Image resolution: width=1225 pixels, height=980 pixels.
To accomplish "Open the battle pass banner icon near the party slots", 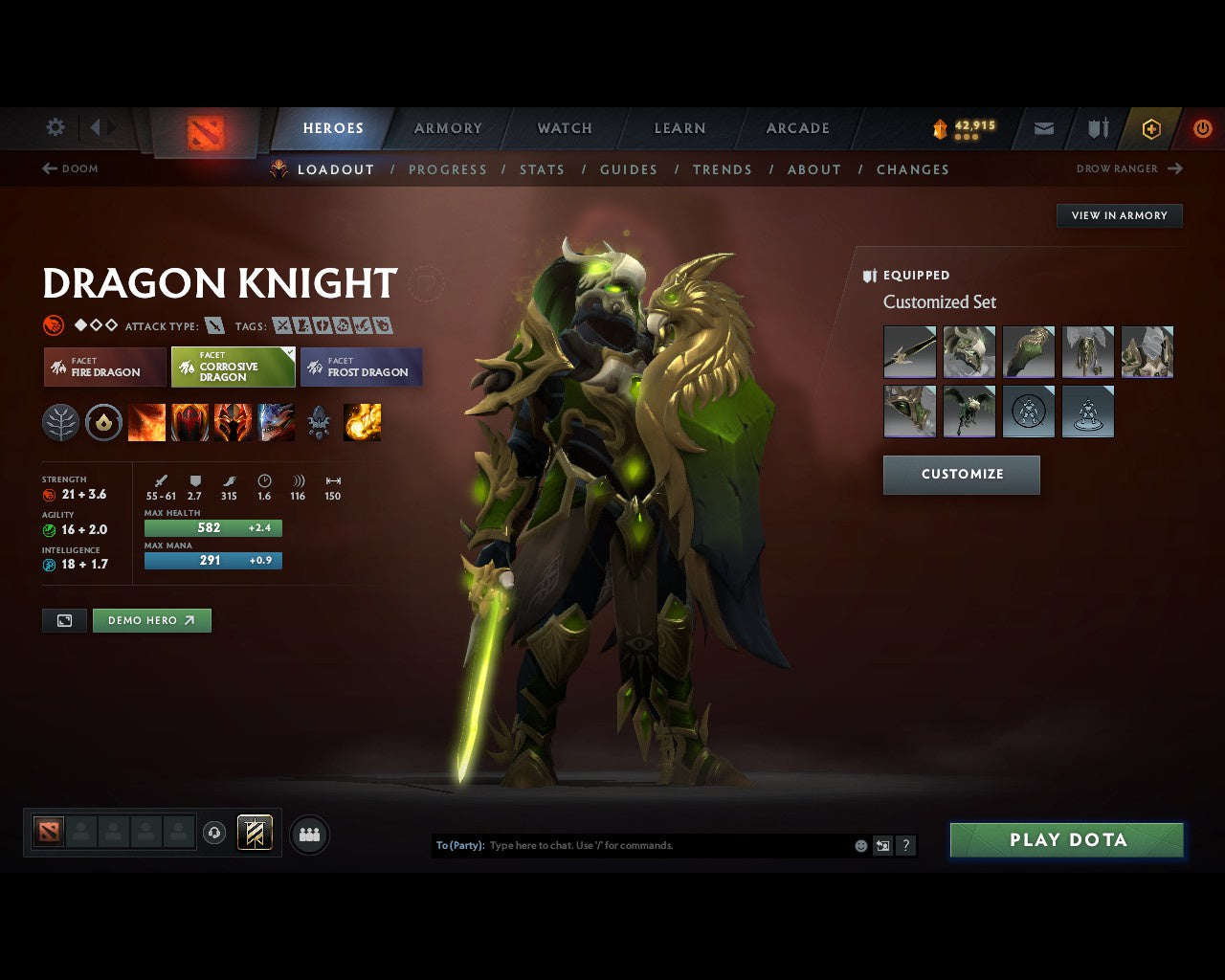I will (x=255, y=833).
